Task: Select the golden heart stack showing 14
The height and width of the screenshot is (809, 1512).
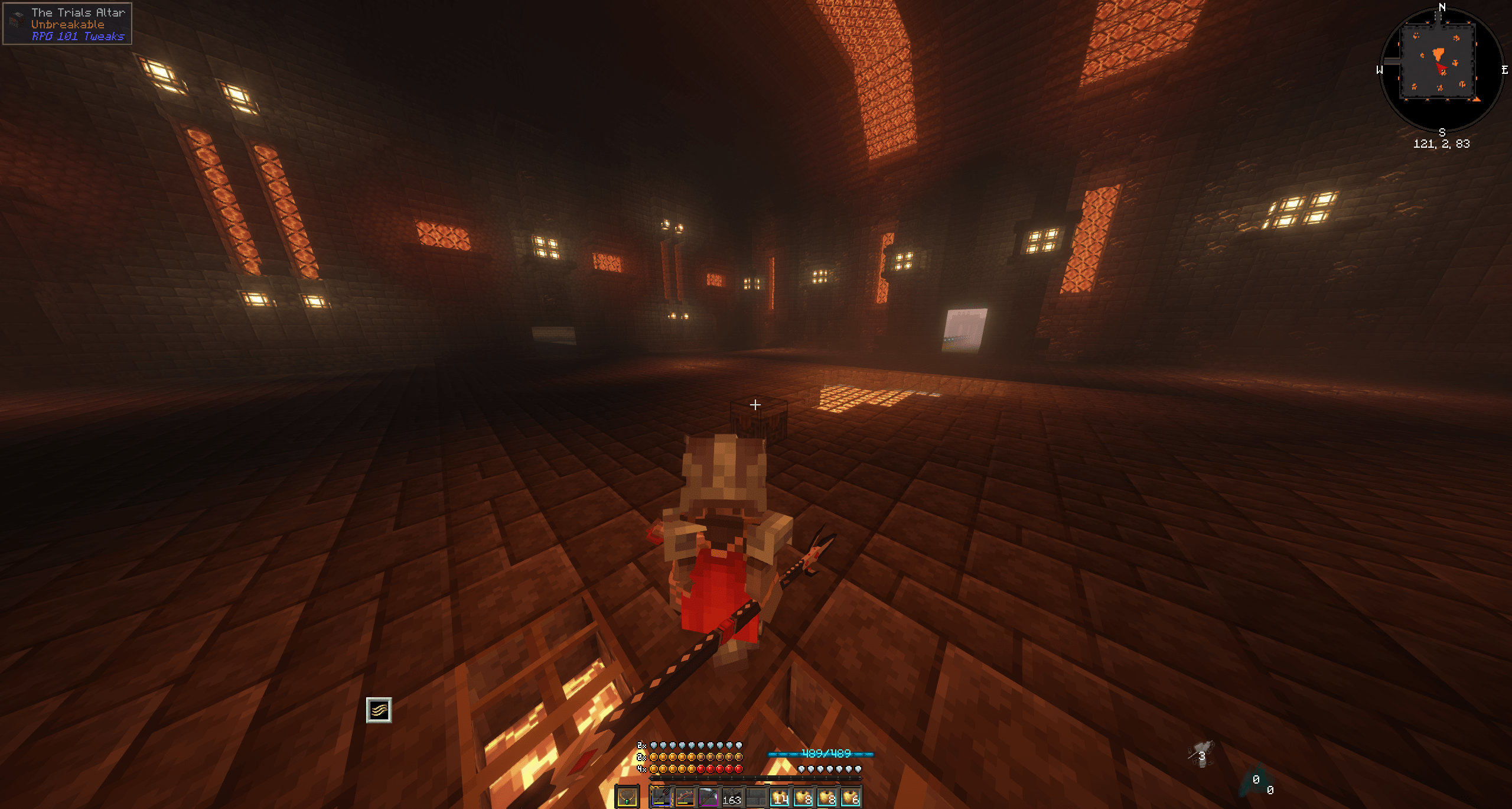Action: click(781, 796)
